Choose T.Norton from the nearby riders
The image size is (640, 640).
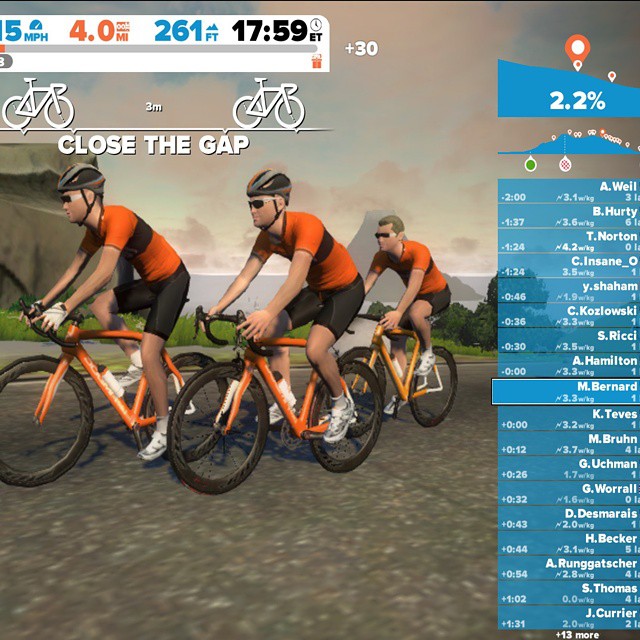568,242
